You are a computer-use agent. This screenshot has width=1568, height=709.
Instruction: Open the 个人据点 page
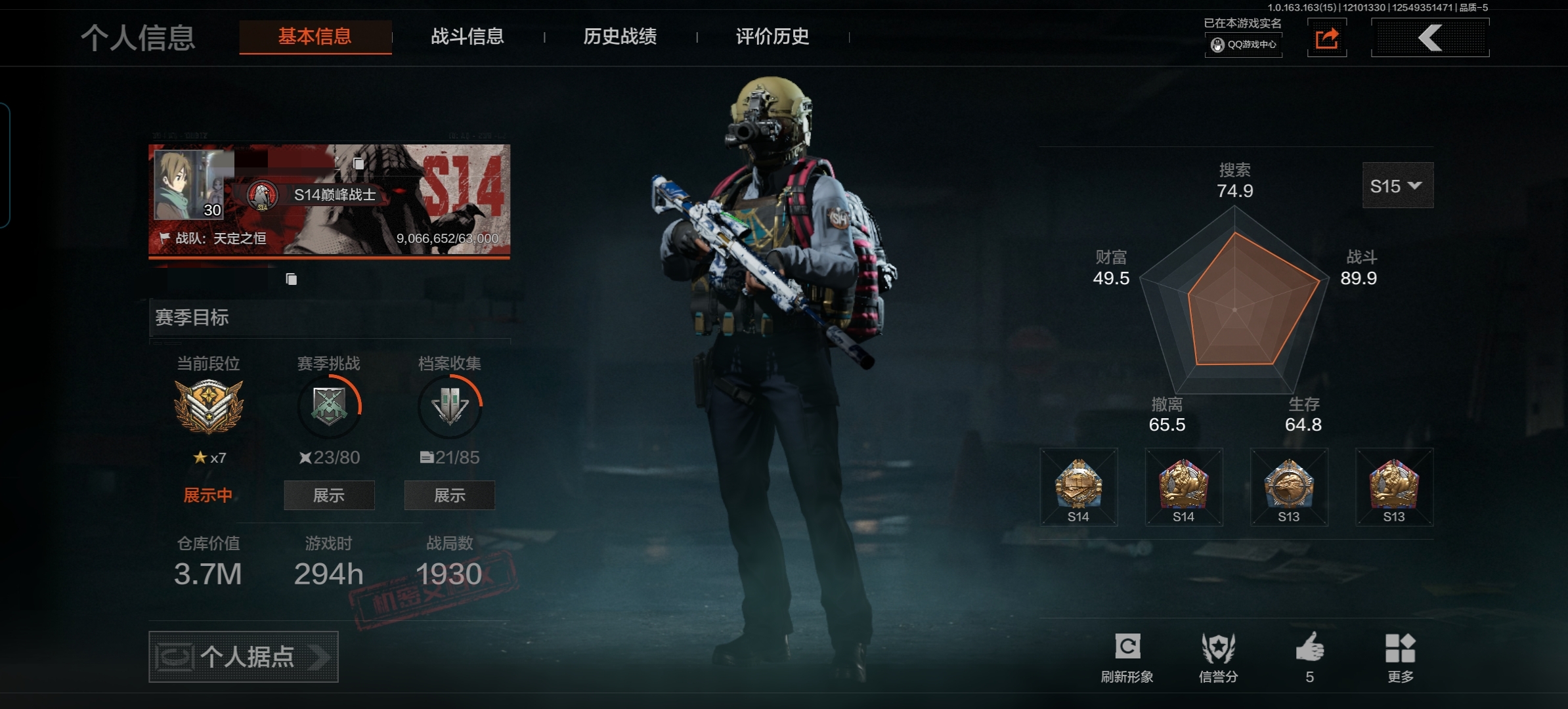point(244,656)
